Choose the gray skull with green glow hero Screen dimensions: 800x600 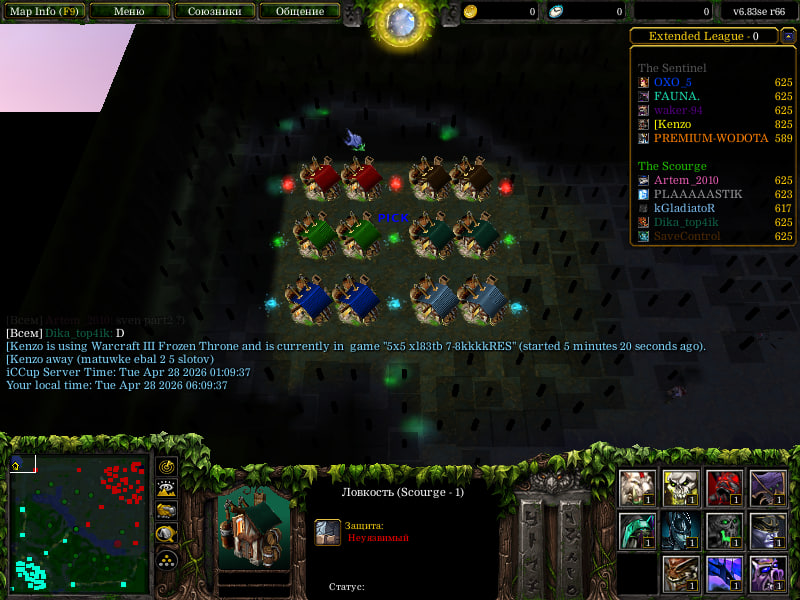click(724, 531)
